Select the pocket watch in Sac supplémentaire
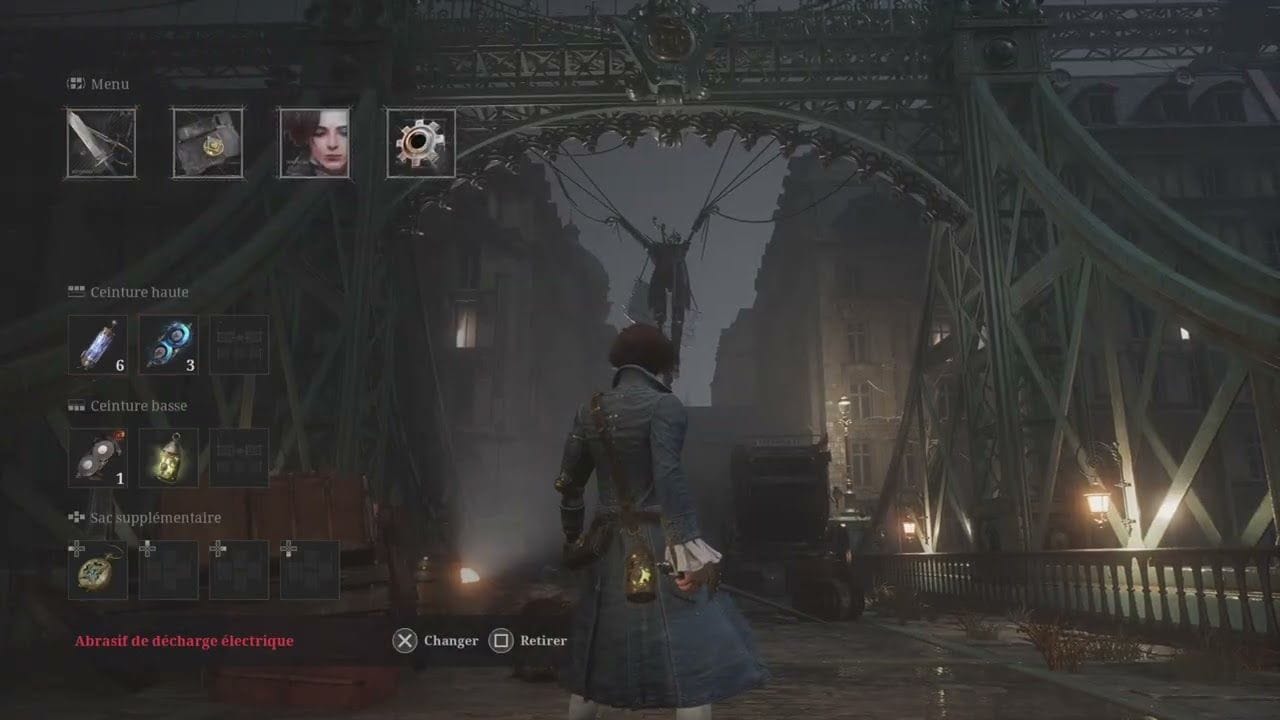1280x720 pixels. pos(98,570)
